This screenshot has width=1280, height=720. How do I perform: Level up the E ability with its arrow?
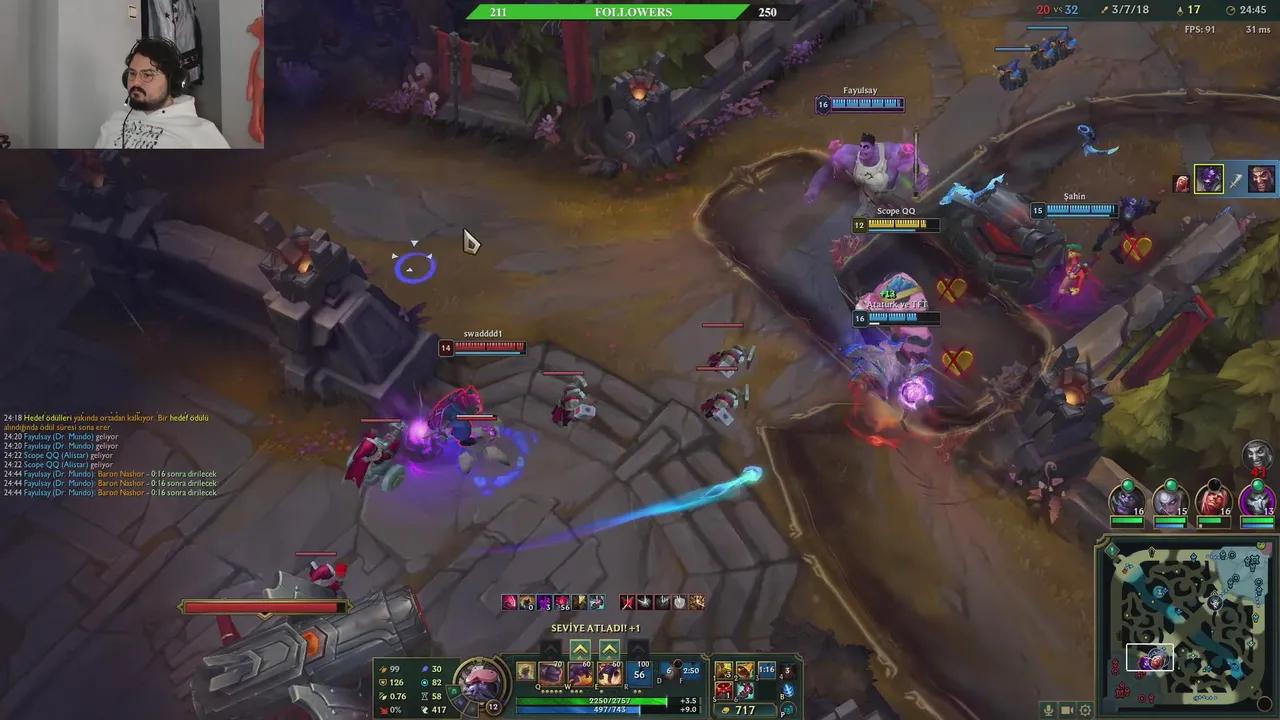point(609,649)
